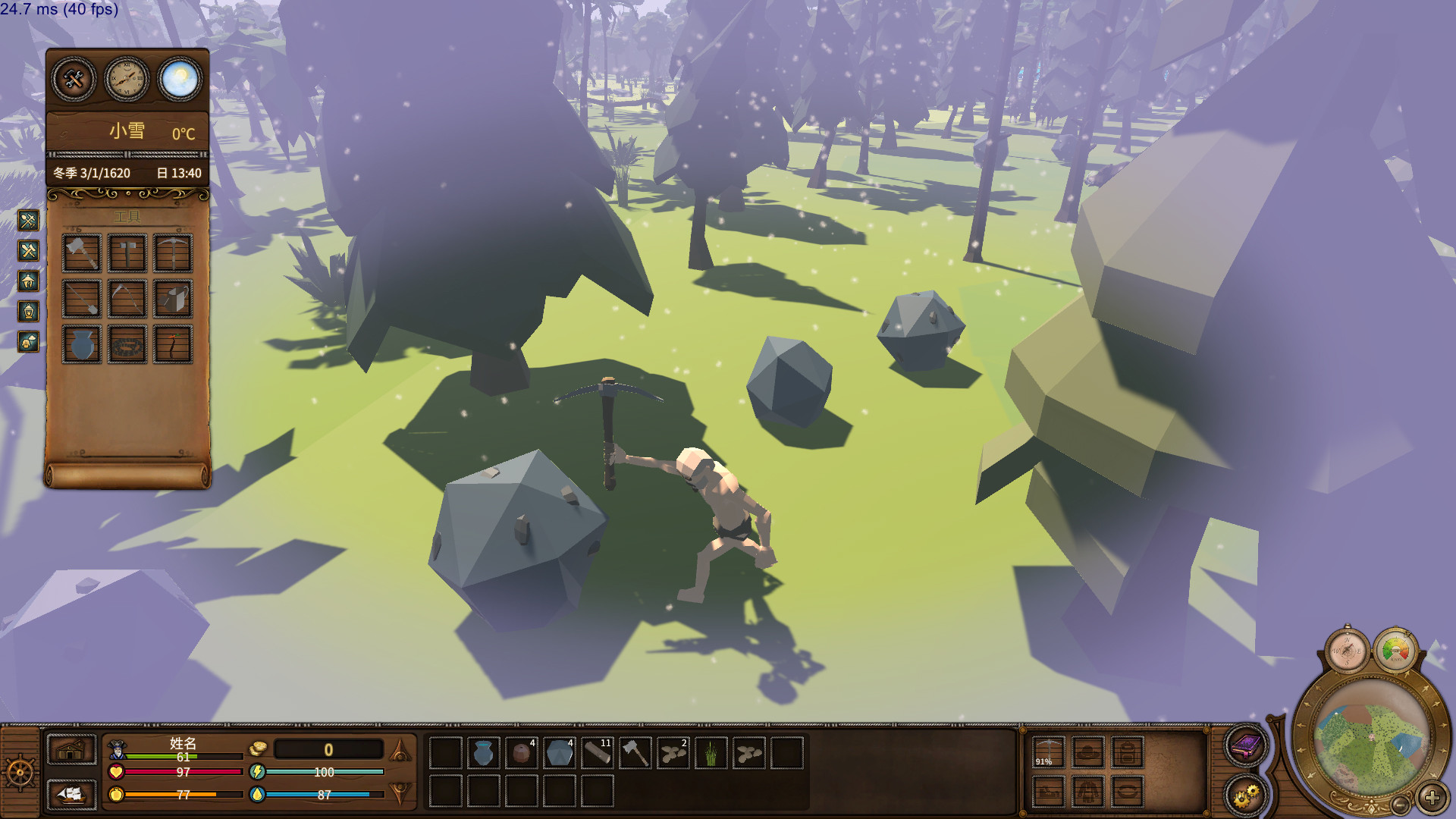Click the clock icon in the top panel
This screenshot has width=1456, height=819.
(127, 80)
